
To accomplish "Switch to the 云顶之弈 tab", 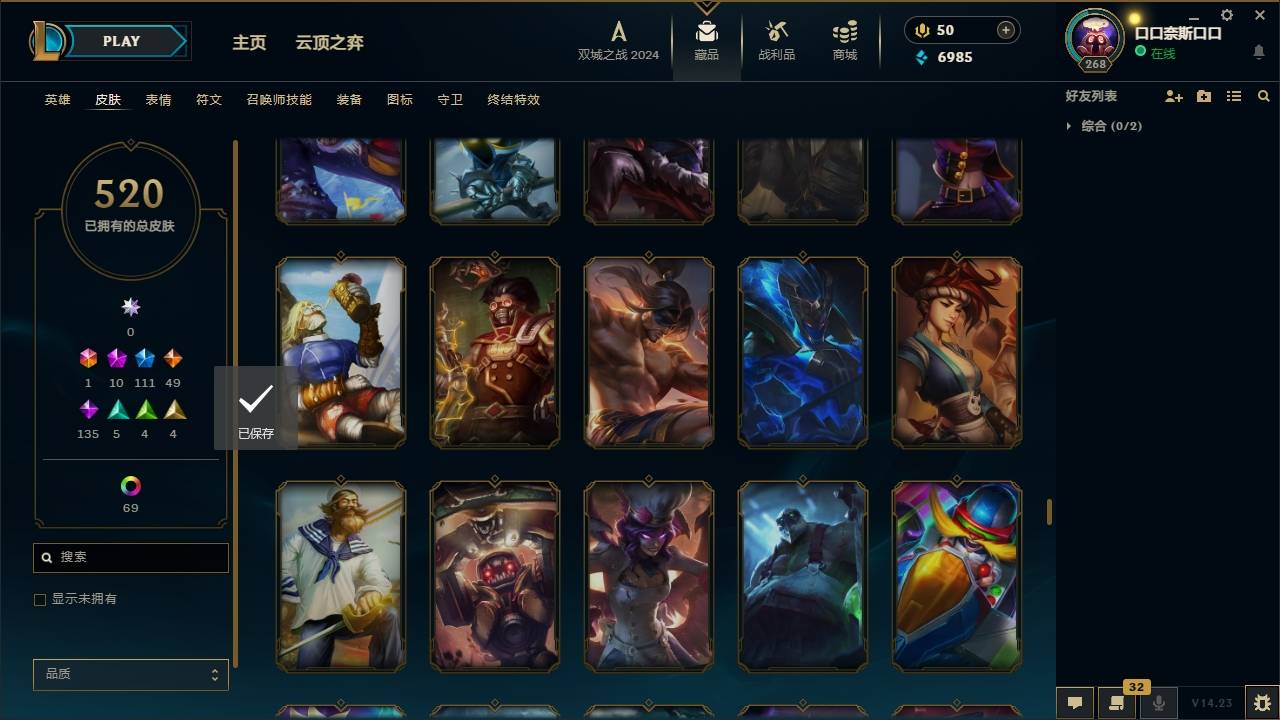I will [331, 43].
